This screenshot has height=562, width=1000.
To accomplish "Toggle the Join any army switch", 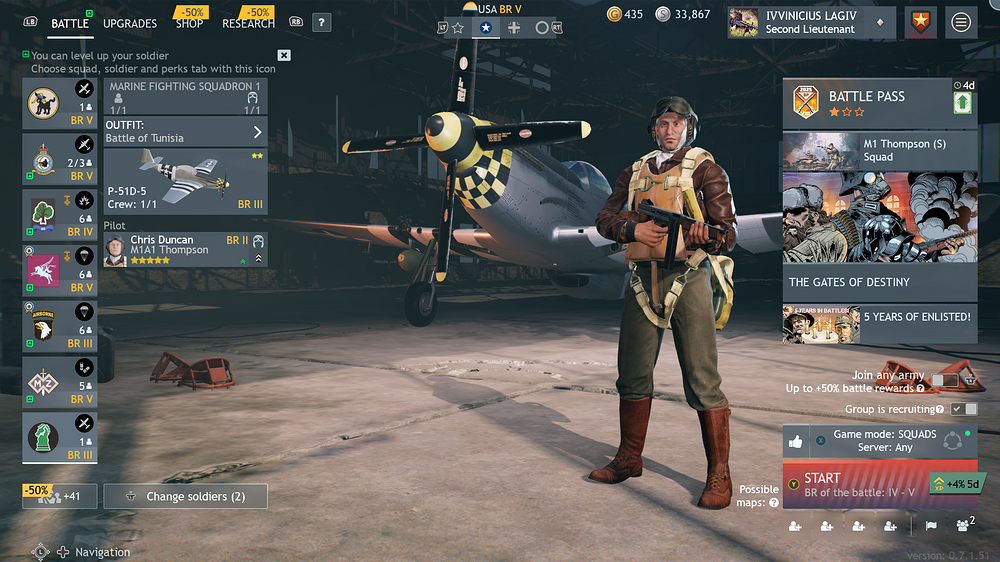I will (x=945, y=380).
